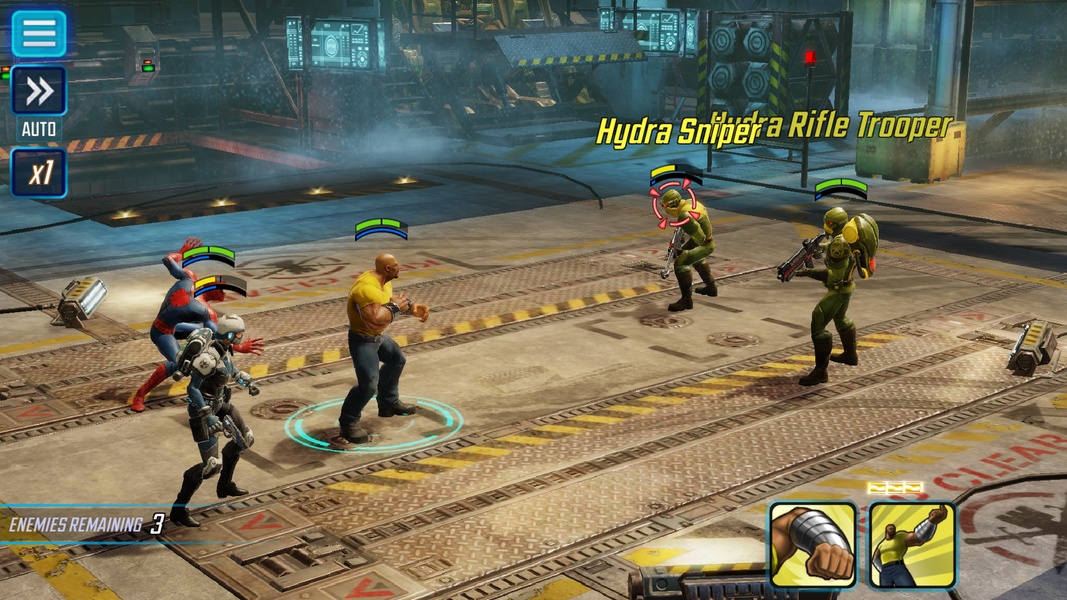Use Luke Cage's basic punch ability
The image size is (1067, 600).
pyautogui.click(x=813, y=544)
